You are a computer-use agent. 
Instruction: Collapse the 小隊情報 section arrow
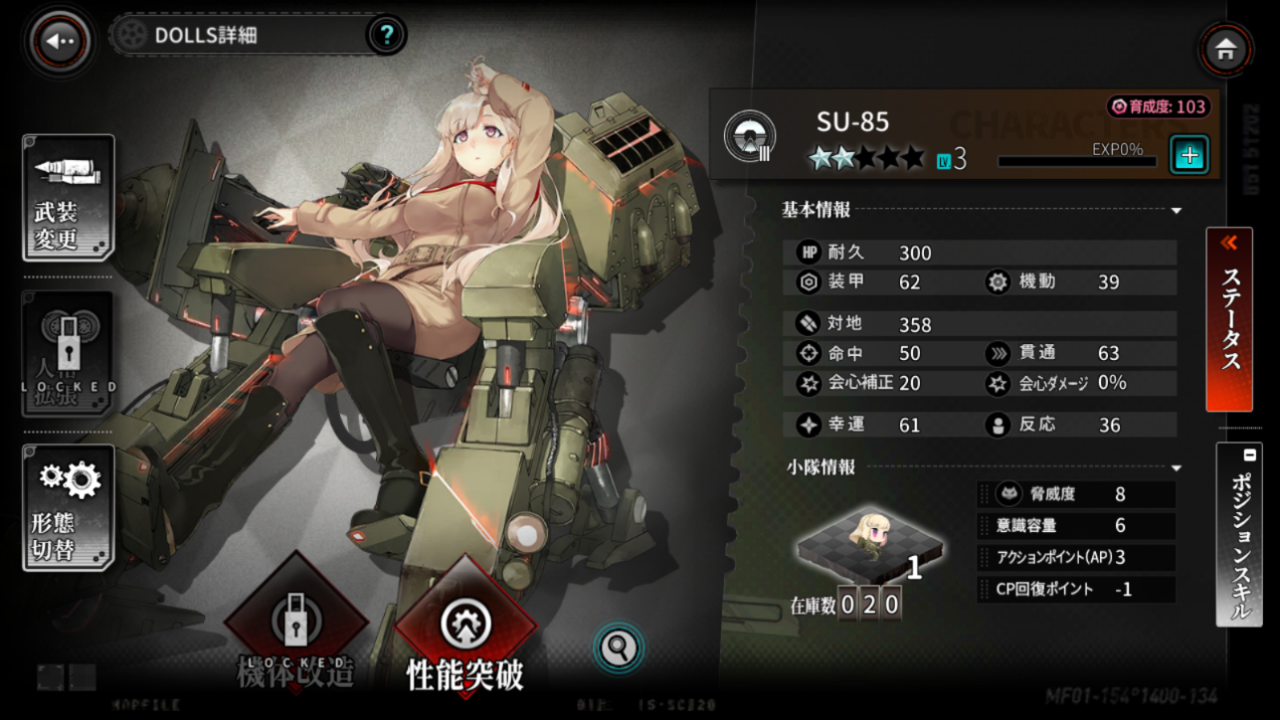tap(1176, 468)
